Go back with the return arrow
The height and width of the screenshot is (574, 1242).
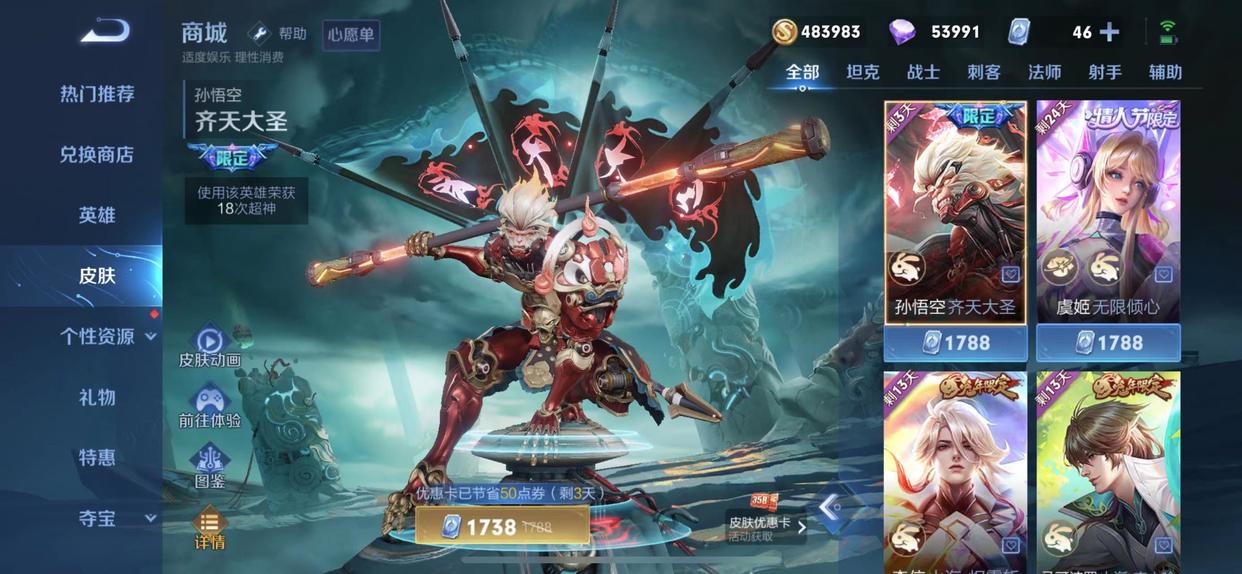[105, 31]
